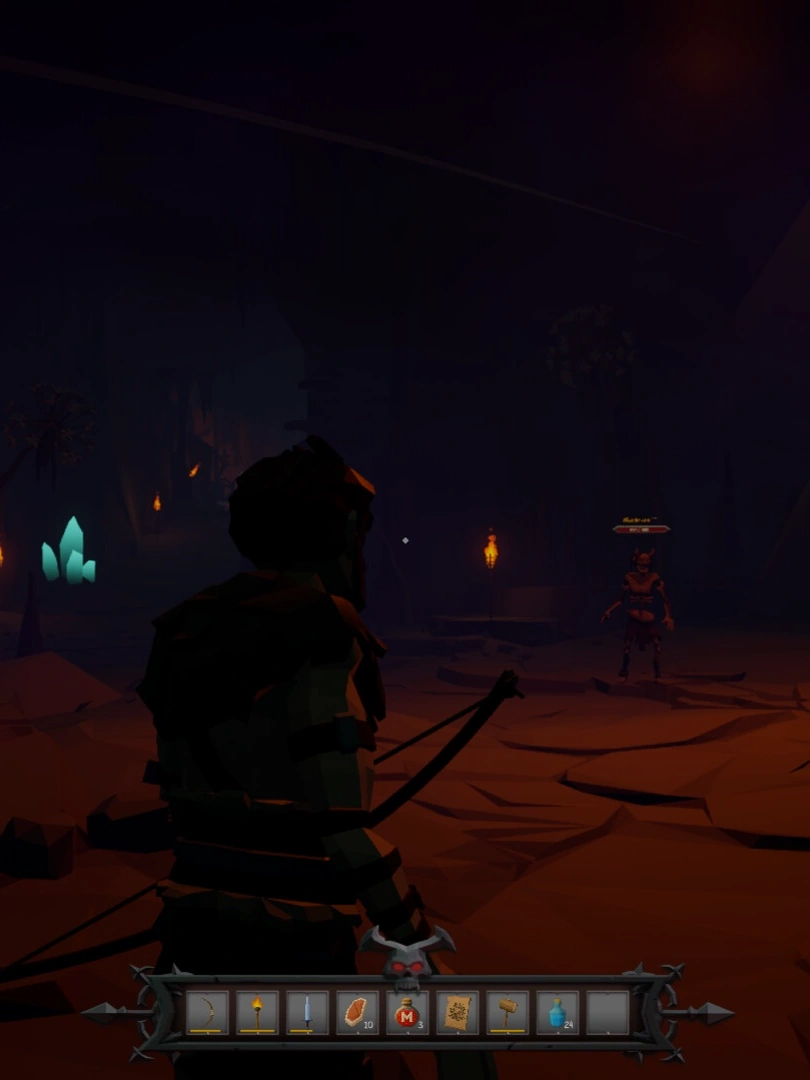Viewport: 810px width, 1080px height.
Task: Select the wooden hammer hotbar slot
Action: tap(507, 1012)
